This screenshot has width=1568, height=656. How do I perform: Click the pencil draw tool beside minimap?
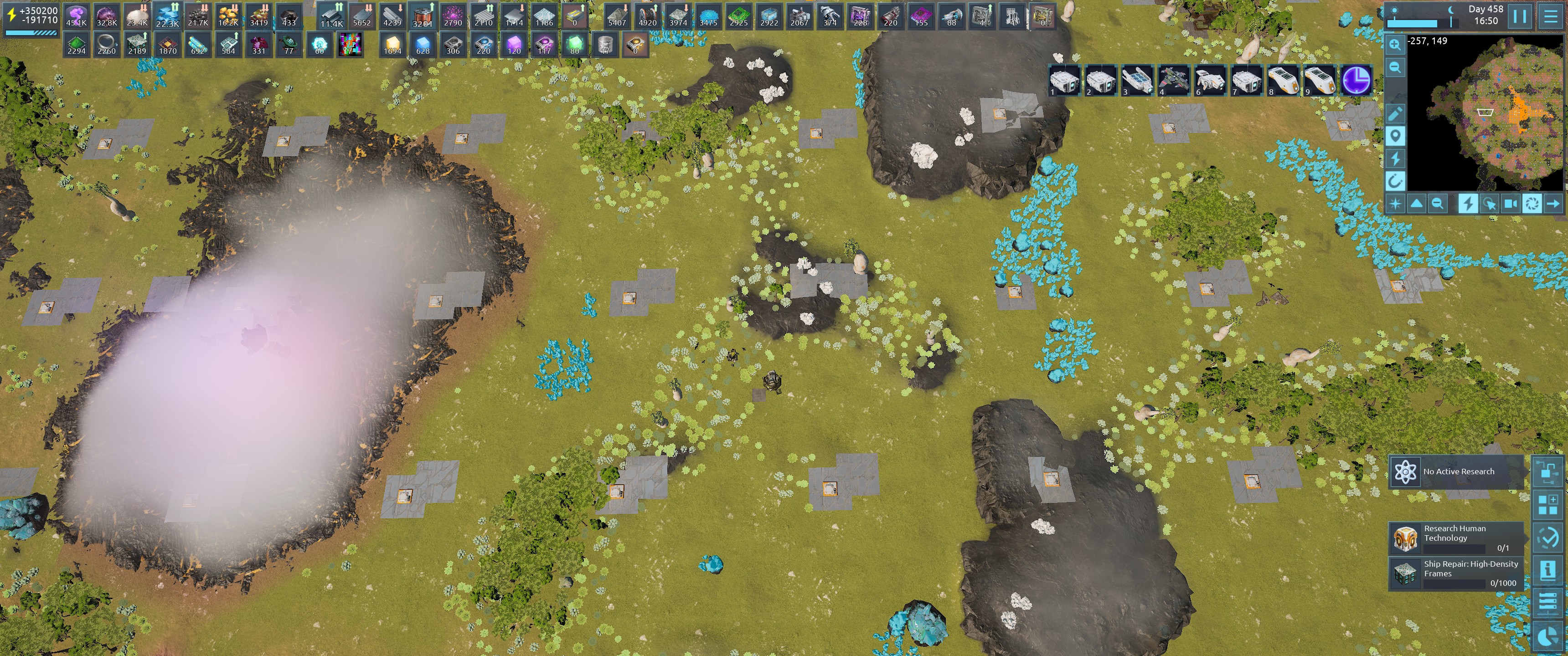[1395, 114]
